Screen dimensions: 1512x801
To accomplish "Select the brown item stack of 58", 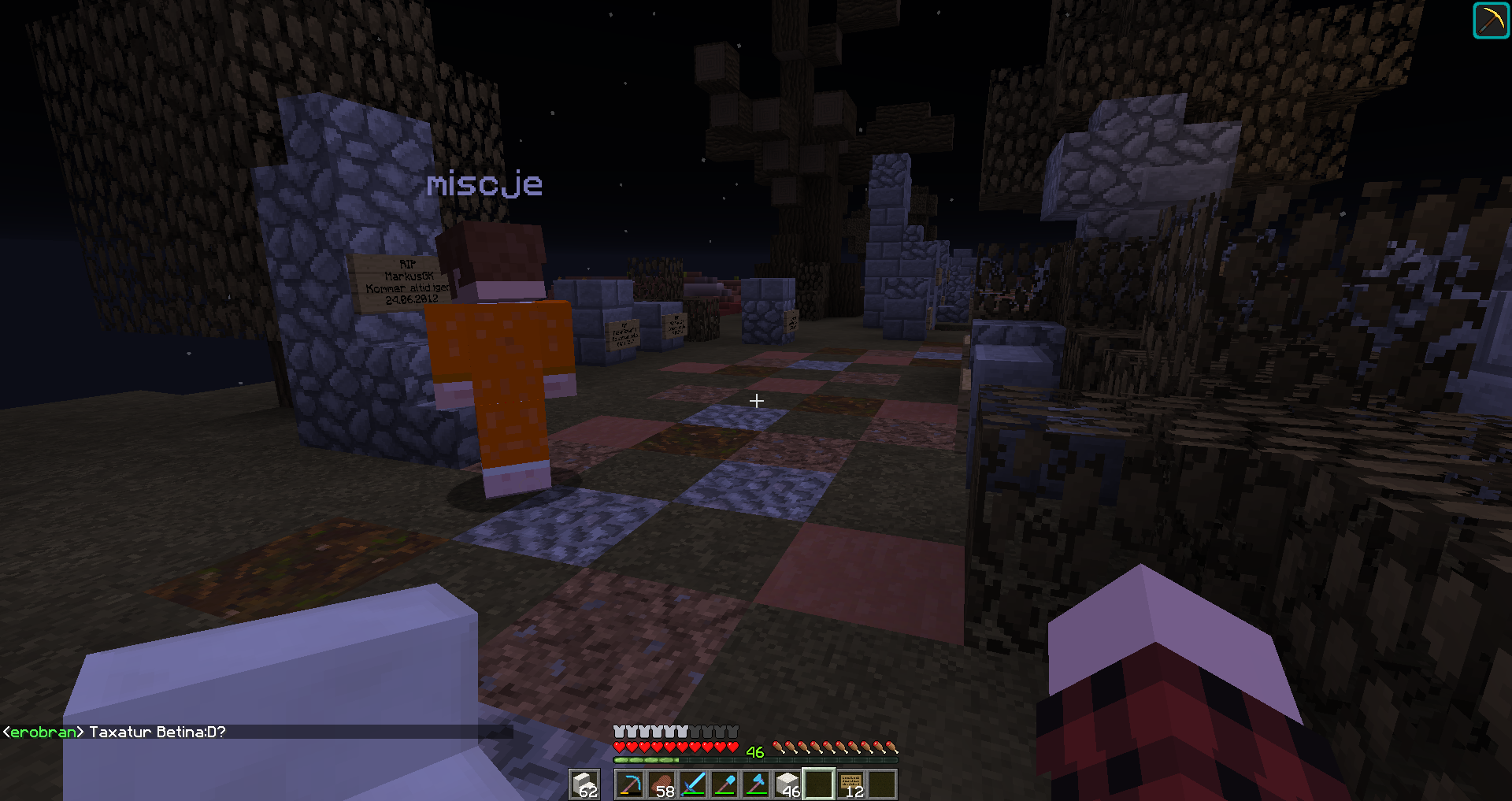I will [x=661, y=784].
